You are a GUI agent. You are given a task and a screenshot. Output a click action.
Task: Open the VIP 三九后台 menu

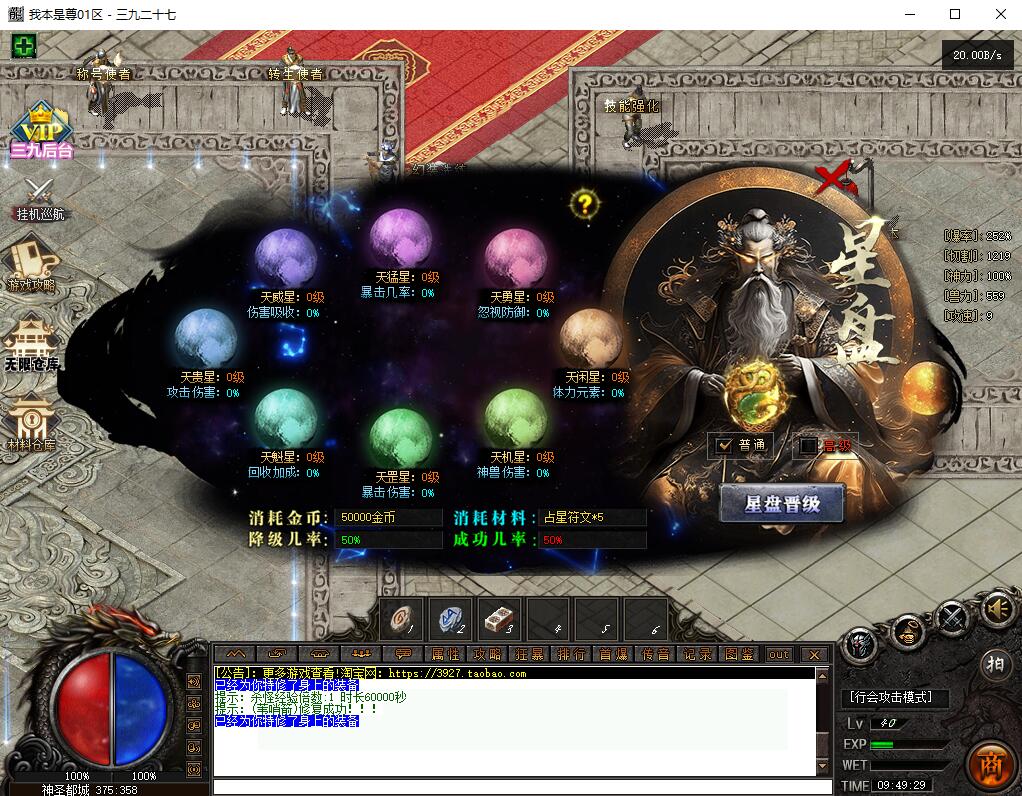click(x=41, y=130)
